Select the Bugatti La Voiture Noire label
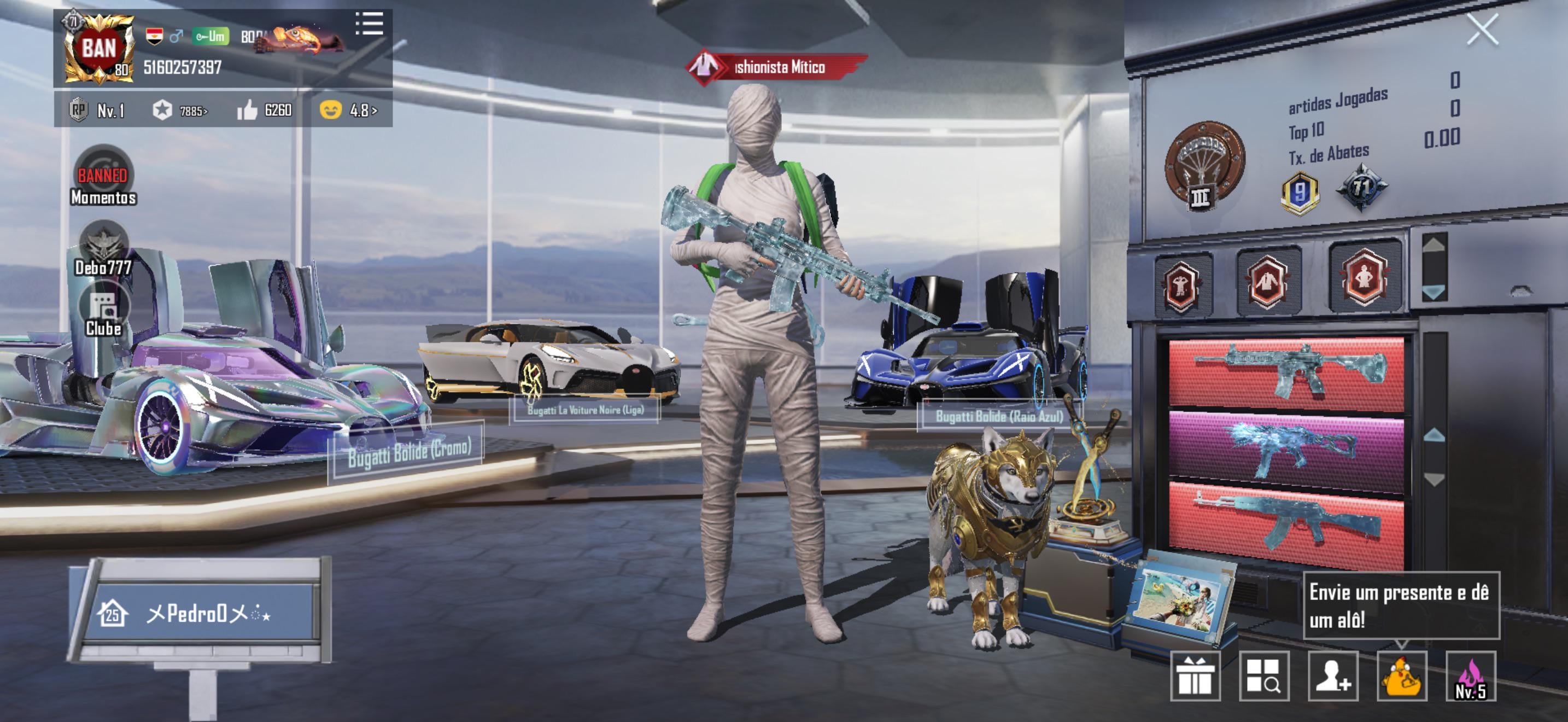 coord(585,410)
